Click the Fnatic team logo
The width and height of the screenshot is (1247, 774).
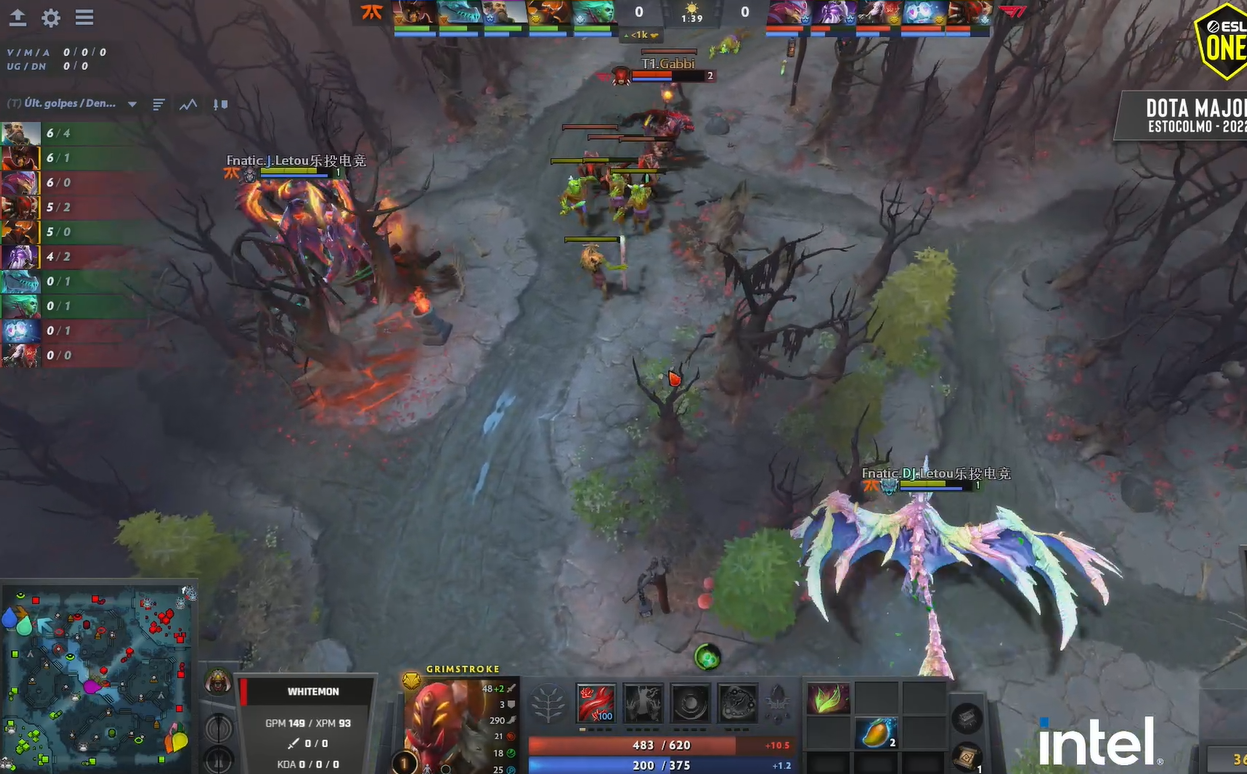[x=371, y=14]
